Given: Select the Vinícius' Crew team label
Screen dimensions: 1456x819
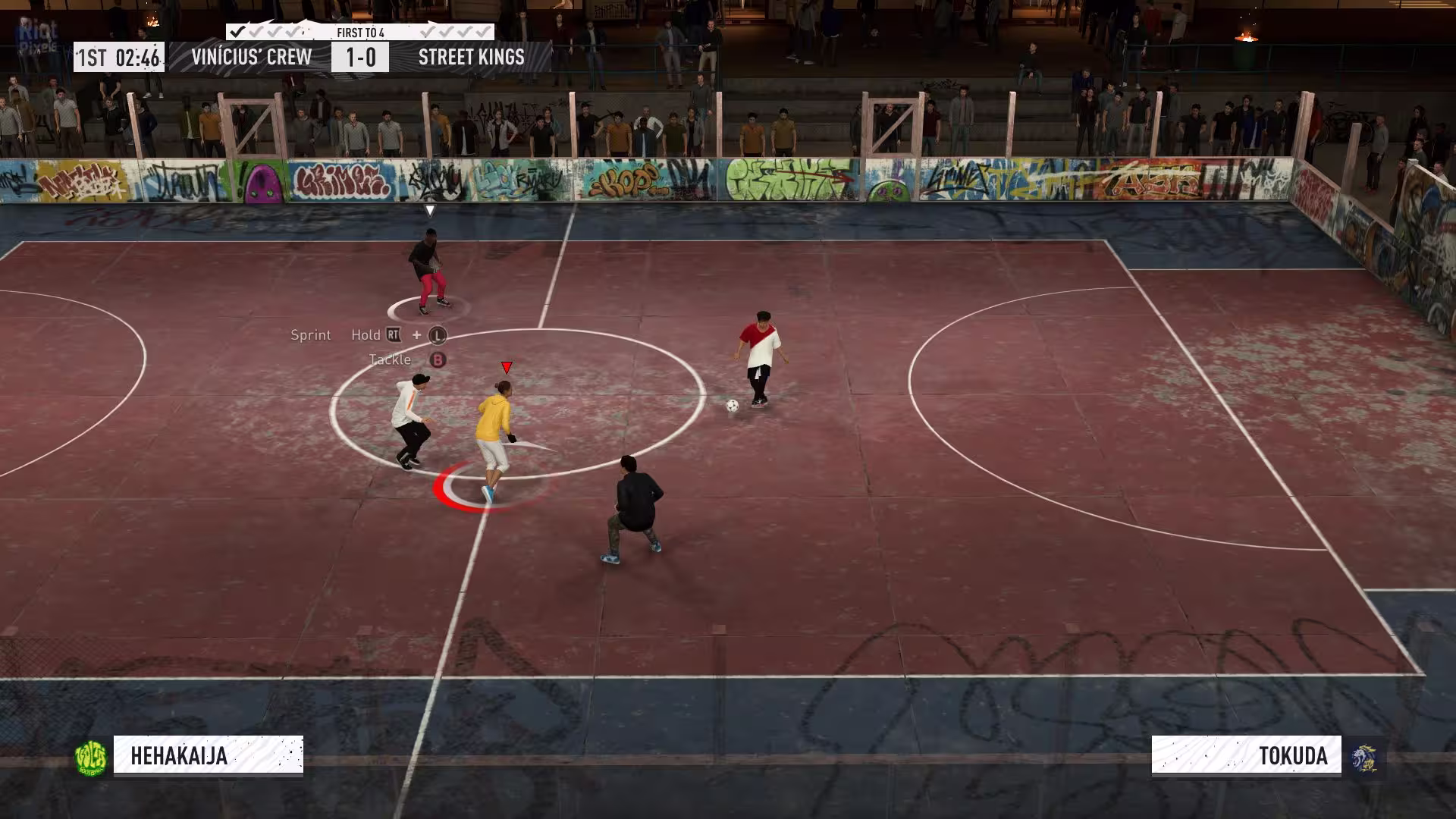Looking at the screenshot, I should 251,57.
